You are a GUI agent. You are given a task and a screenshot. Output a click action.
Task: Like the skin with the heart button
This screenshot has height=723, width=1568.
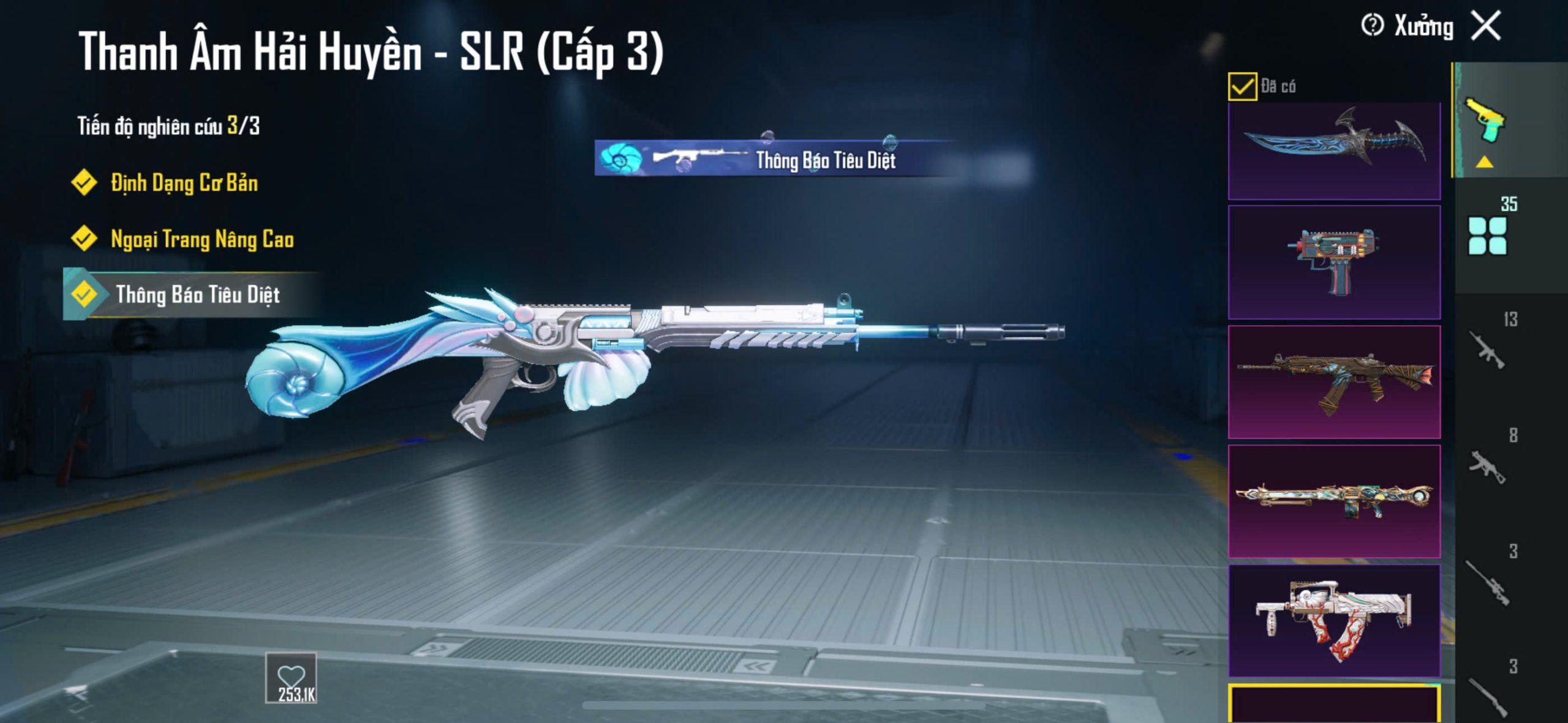pyautogui.click(x=291, y=678)
